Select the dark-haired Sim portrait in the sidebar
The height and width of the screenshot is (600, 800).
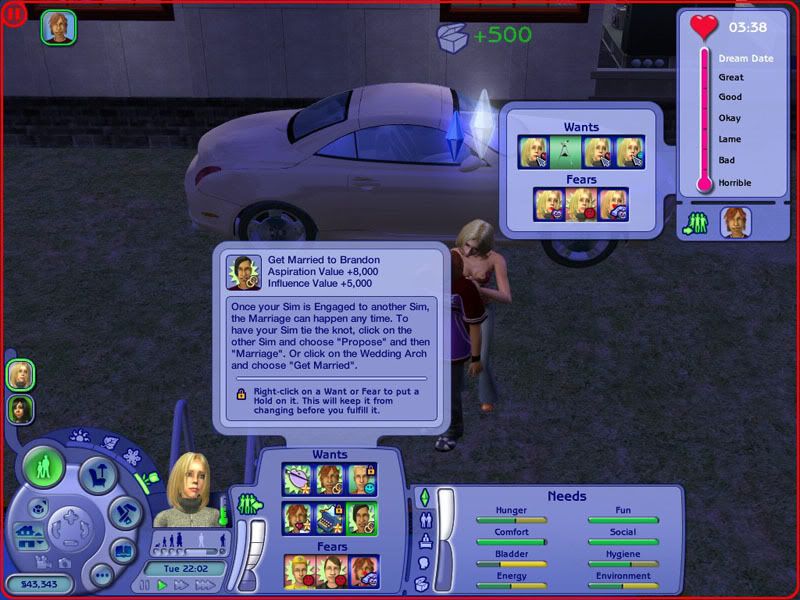20,408
